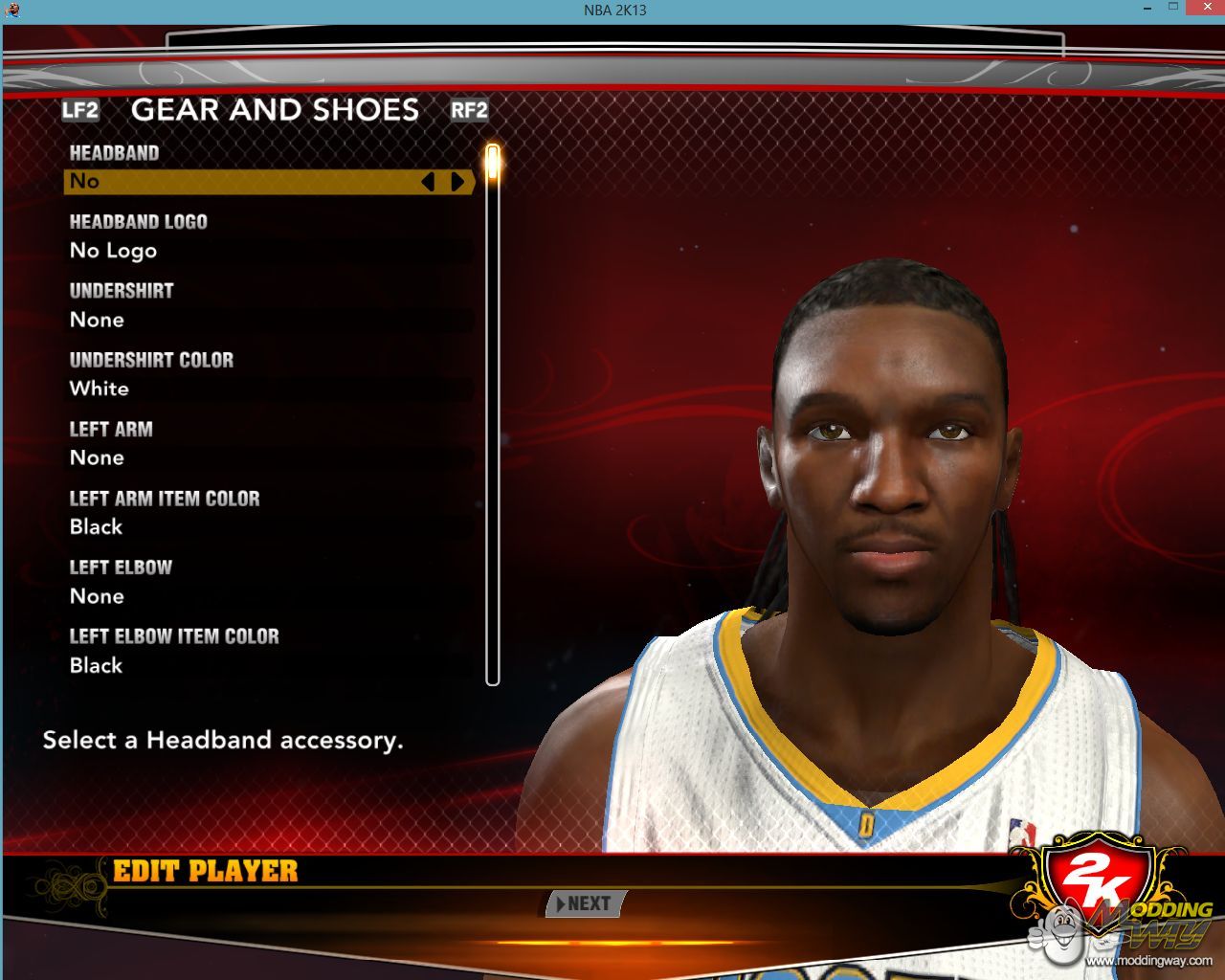
Task: Click the Next button
Action: 586,903
